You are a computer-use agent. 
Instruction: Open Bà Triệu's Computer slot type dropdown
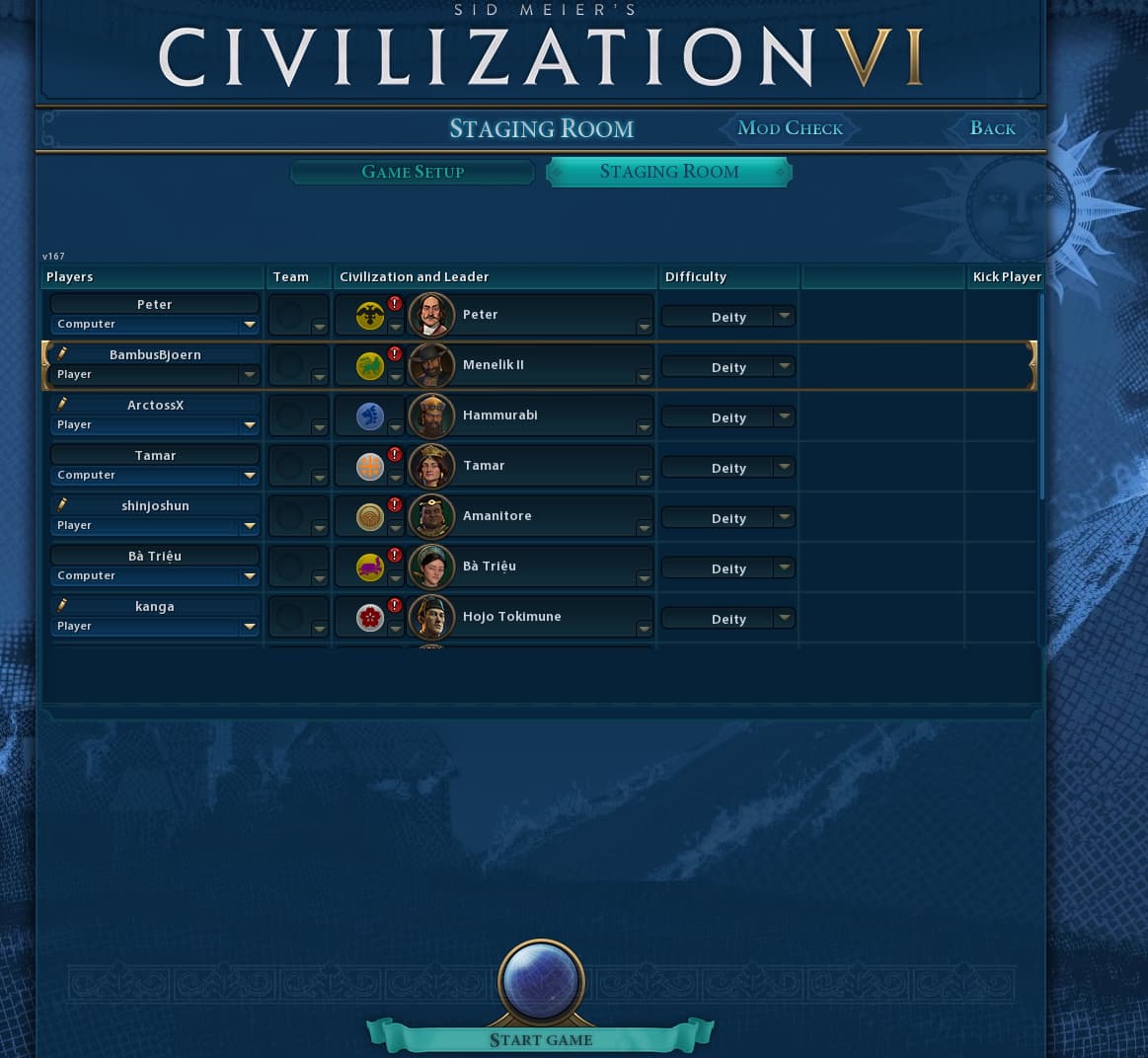point(155,576)
